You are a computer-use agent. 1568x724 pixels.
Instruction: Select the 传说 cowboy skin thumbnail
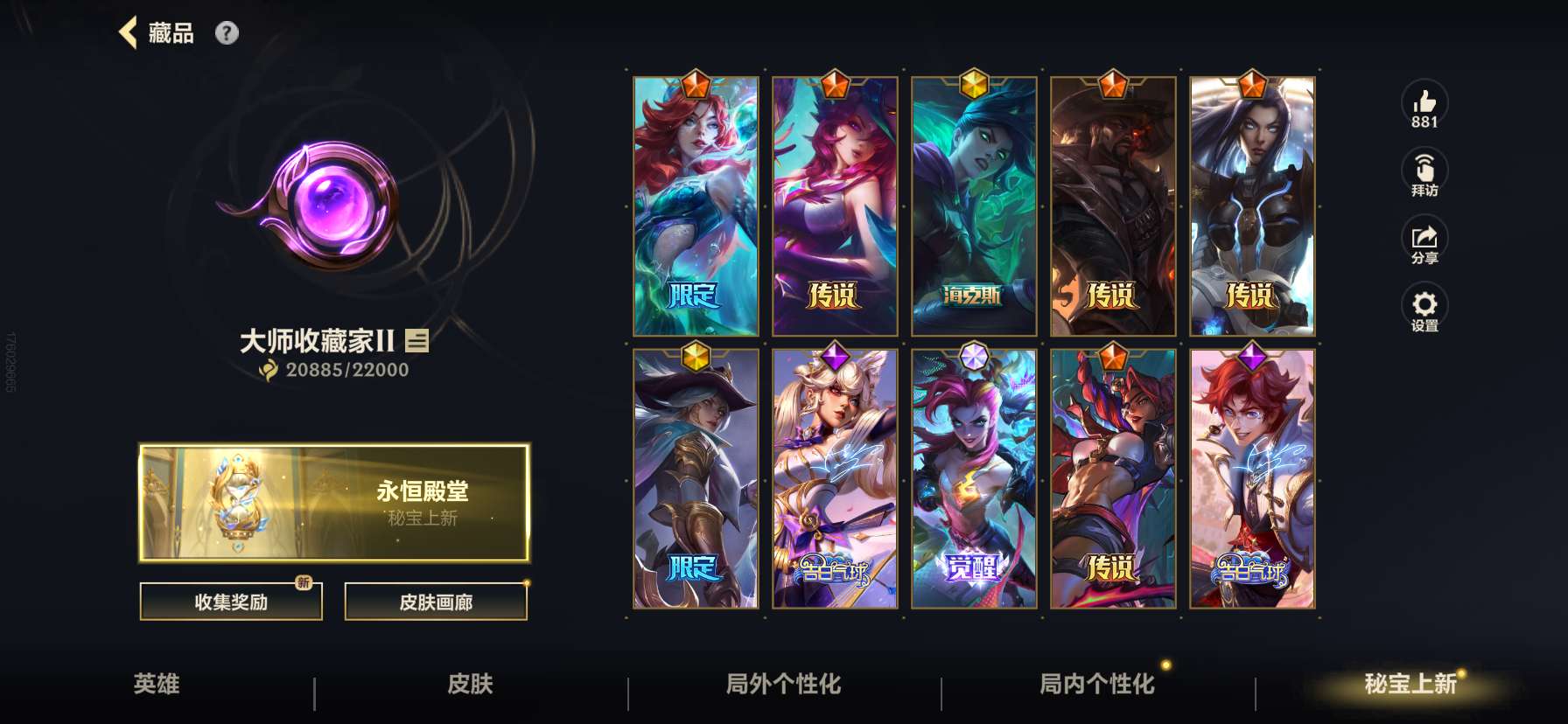point(1112,205)
